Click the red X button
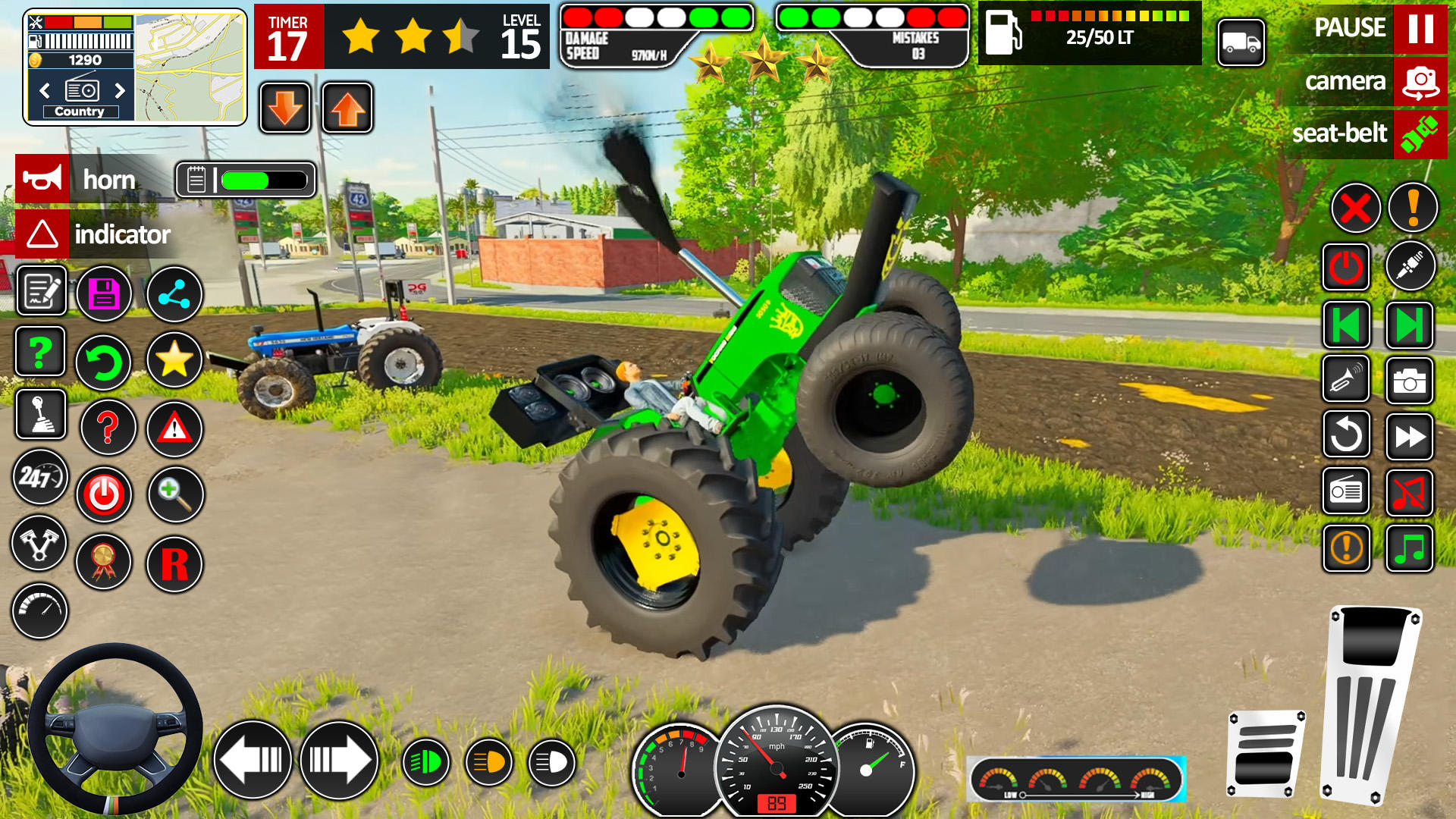 click(1355, 208)
